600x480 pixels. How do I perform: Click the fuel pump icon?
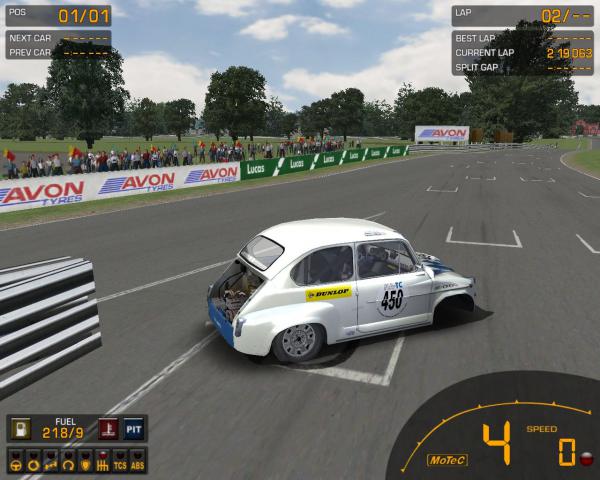point(20,428)
